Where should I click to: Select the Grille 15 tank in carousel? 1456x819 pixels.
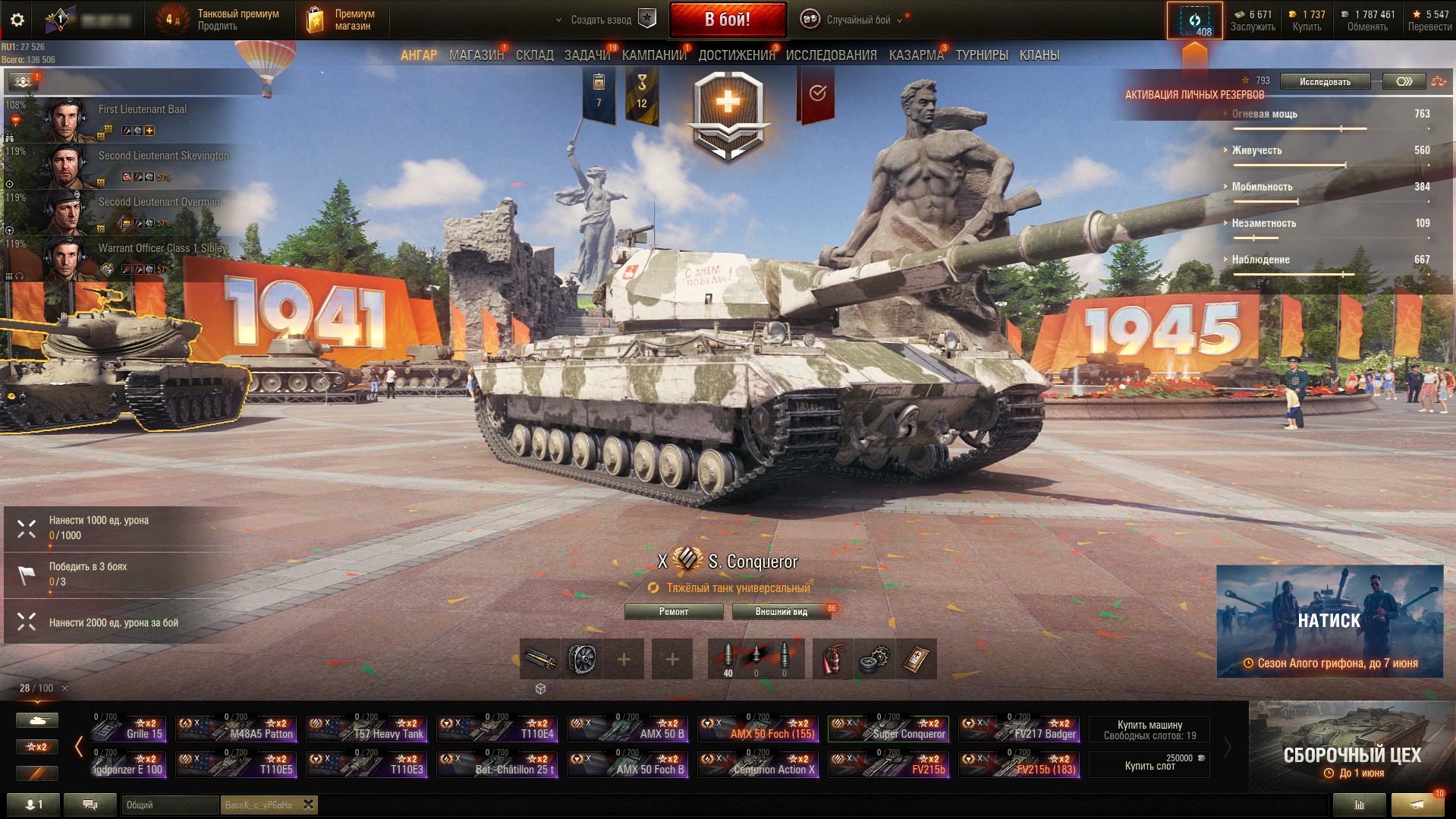tap(128, 729)
